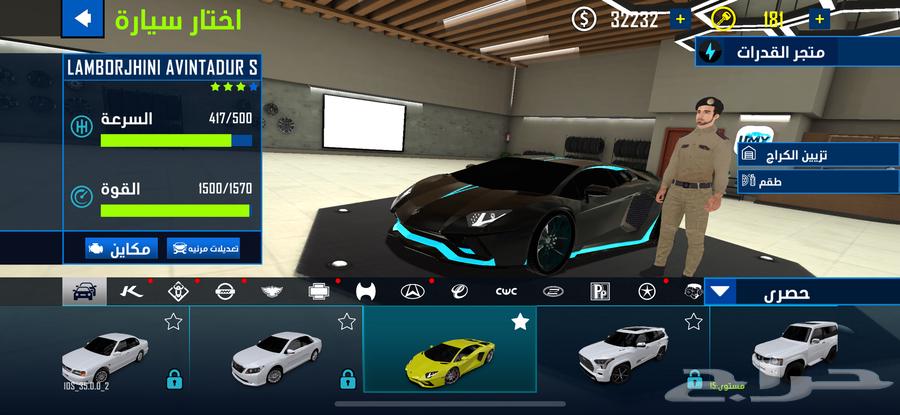Favorite the white SUV using its star
The height and width of the screenshot is (415, 900).
pos(693,322)
